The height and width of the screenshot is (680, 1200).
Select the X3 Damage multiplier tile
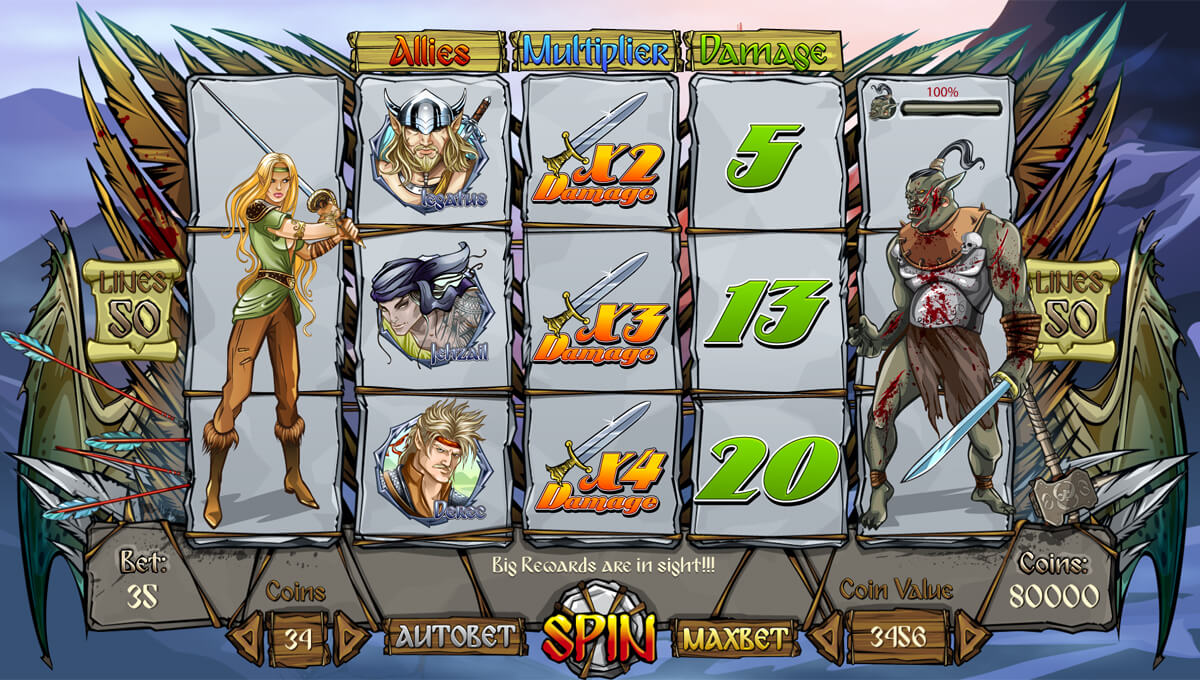click(600, 310)
